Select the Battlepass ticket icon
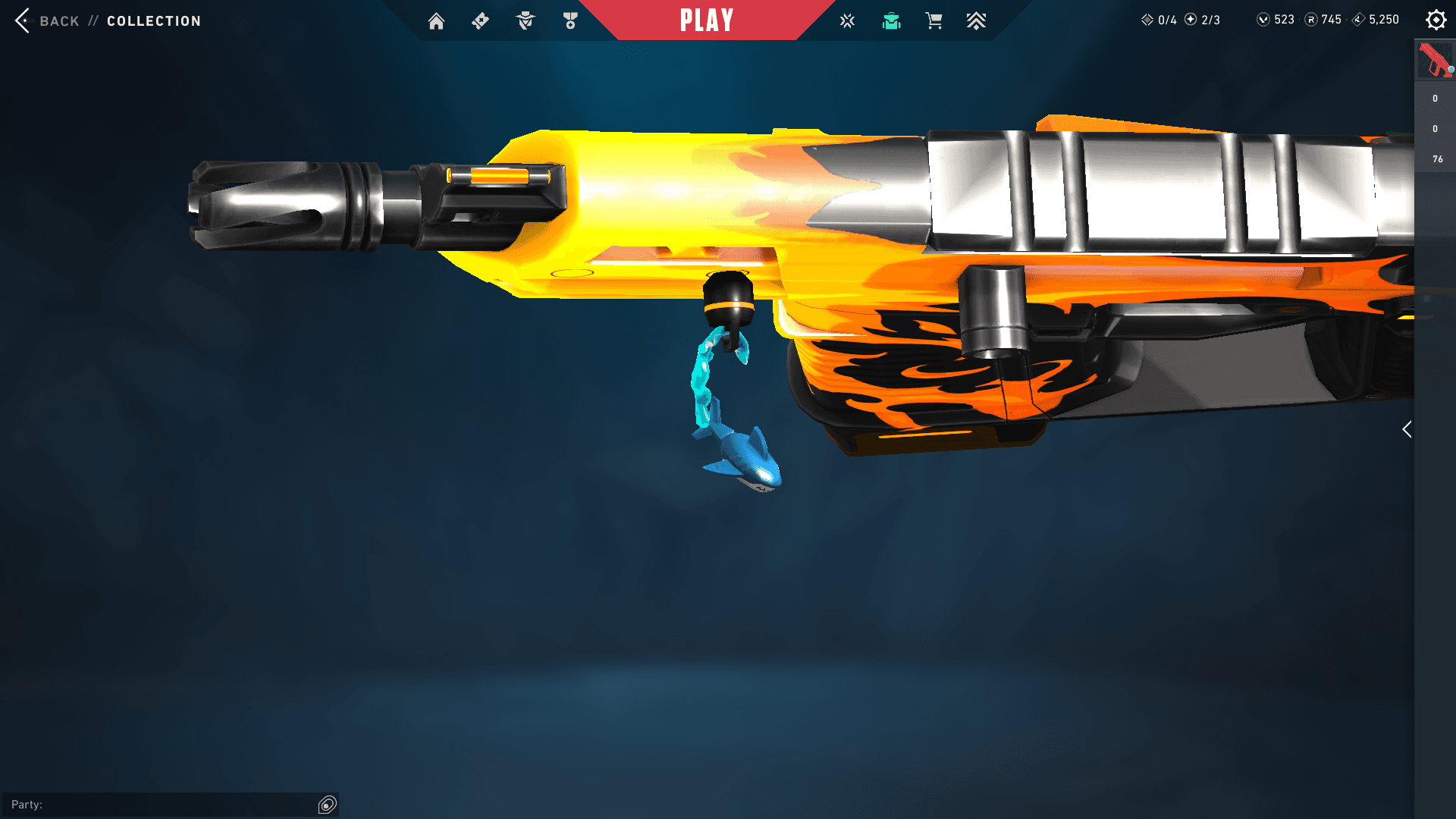Image resolution: width=1456 pixels, height=819 pixels. coord(480,20)
